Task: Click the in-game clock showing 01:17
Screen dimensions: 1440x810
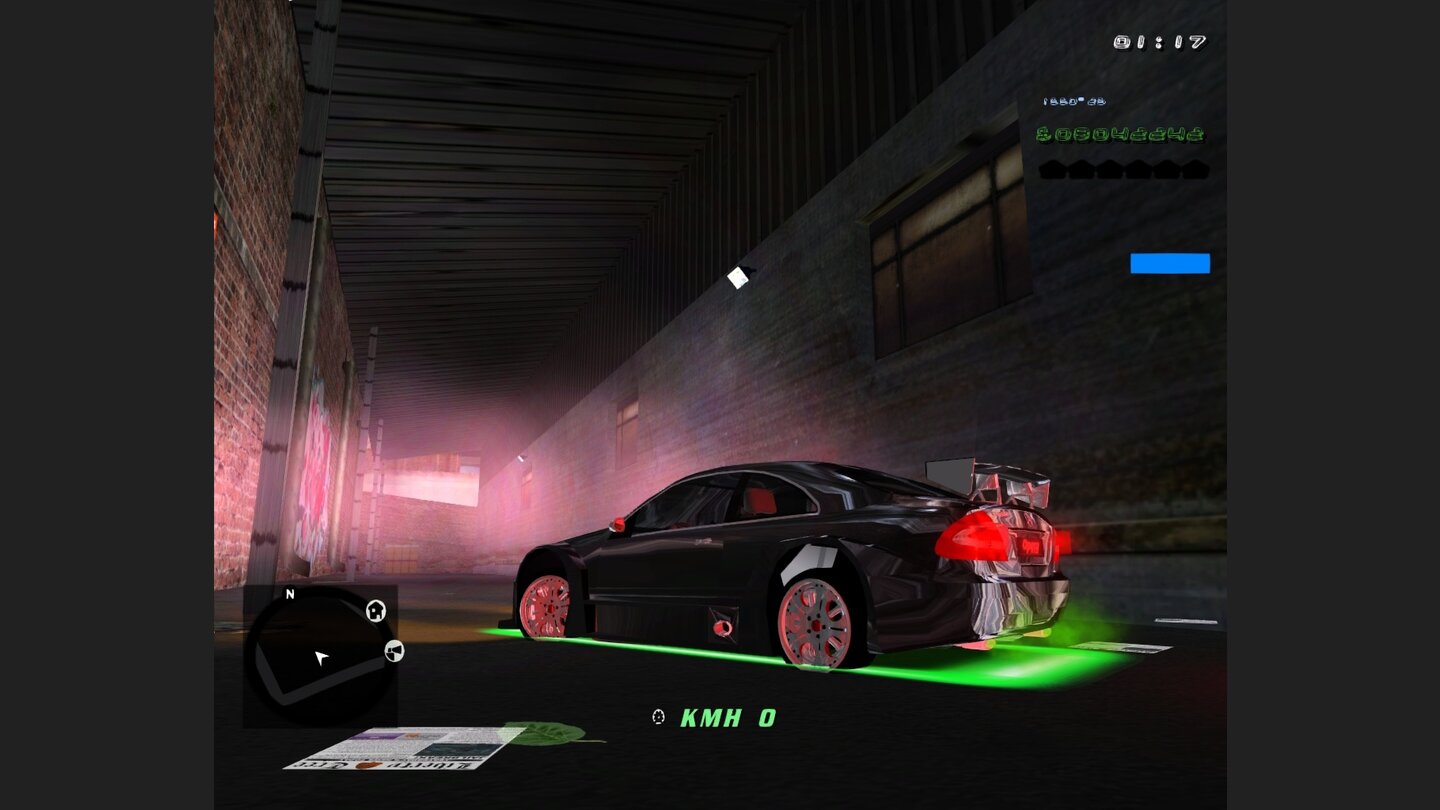Action: (x=1160, y=42)
